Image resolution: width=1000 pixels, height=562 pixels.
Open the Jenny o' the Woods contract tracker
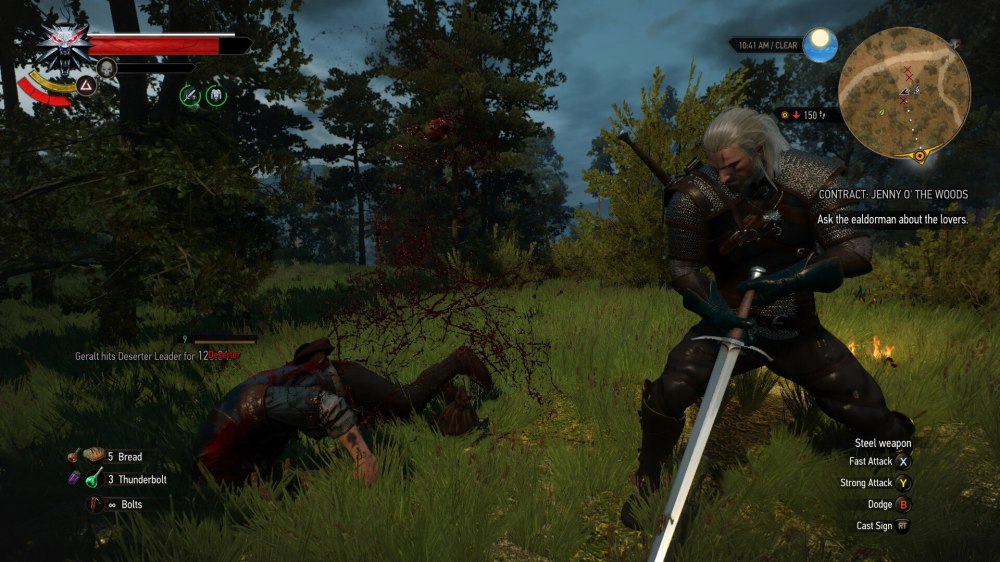point(892,194)
